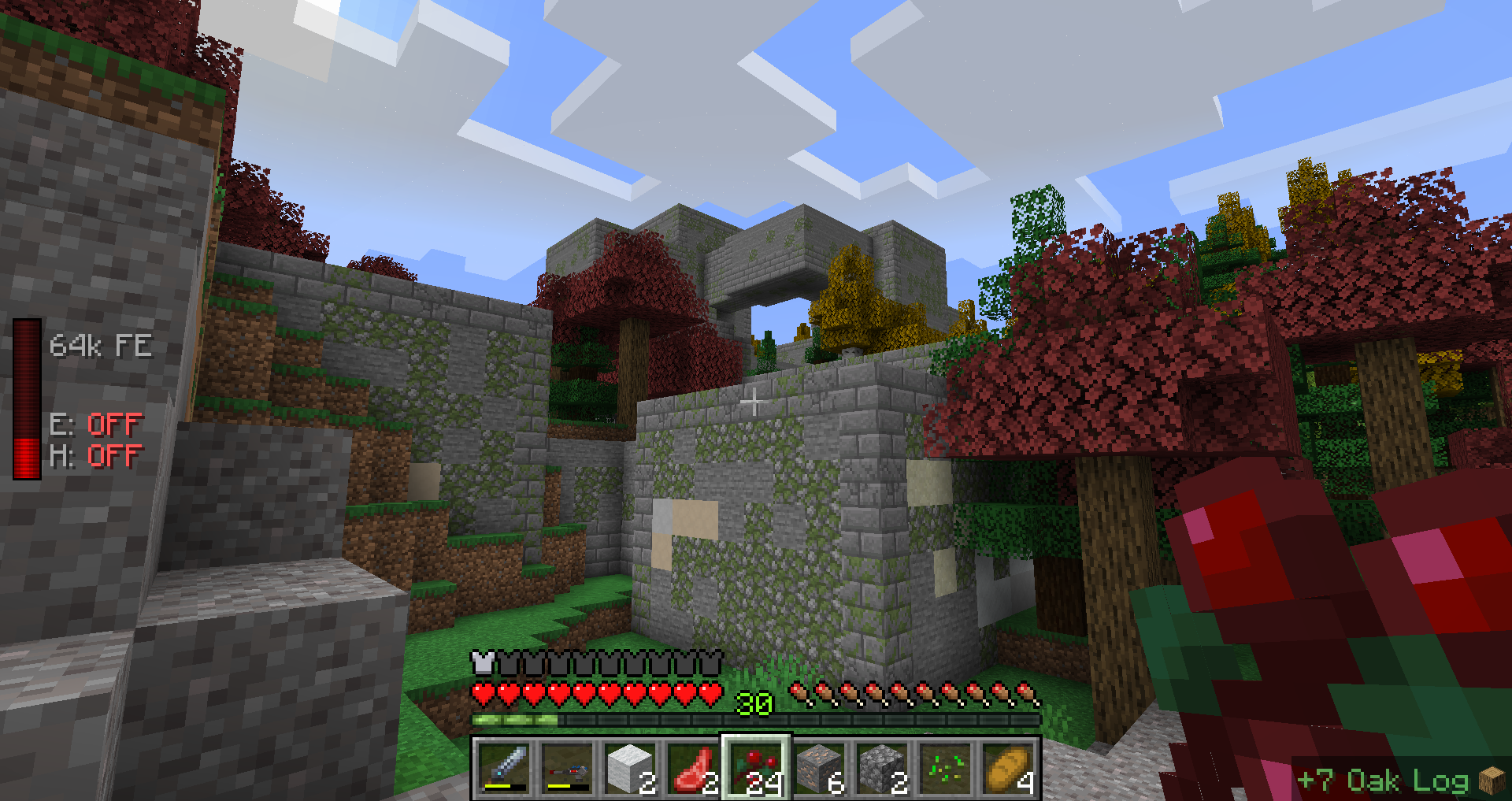Select the raw meat slot
The image size is (1512, 801).
point(693,768)
